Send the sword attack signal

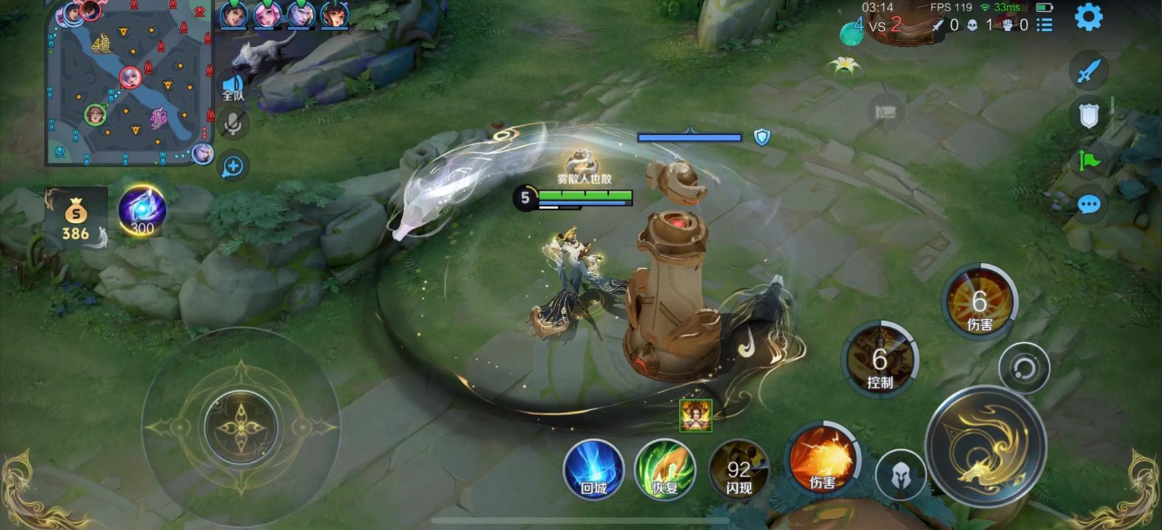(x=1089, y=72)
